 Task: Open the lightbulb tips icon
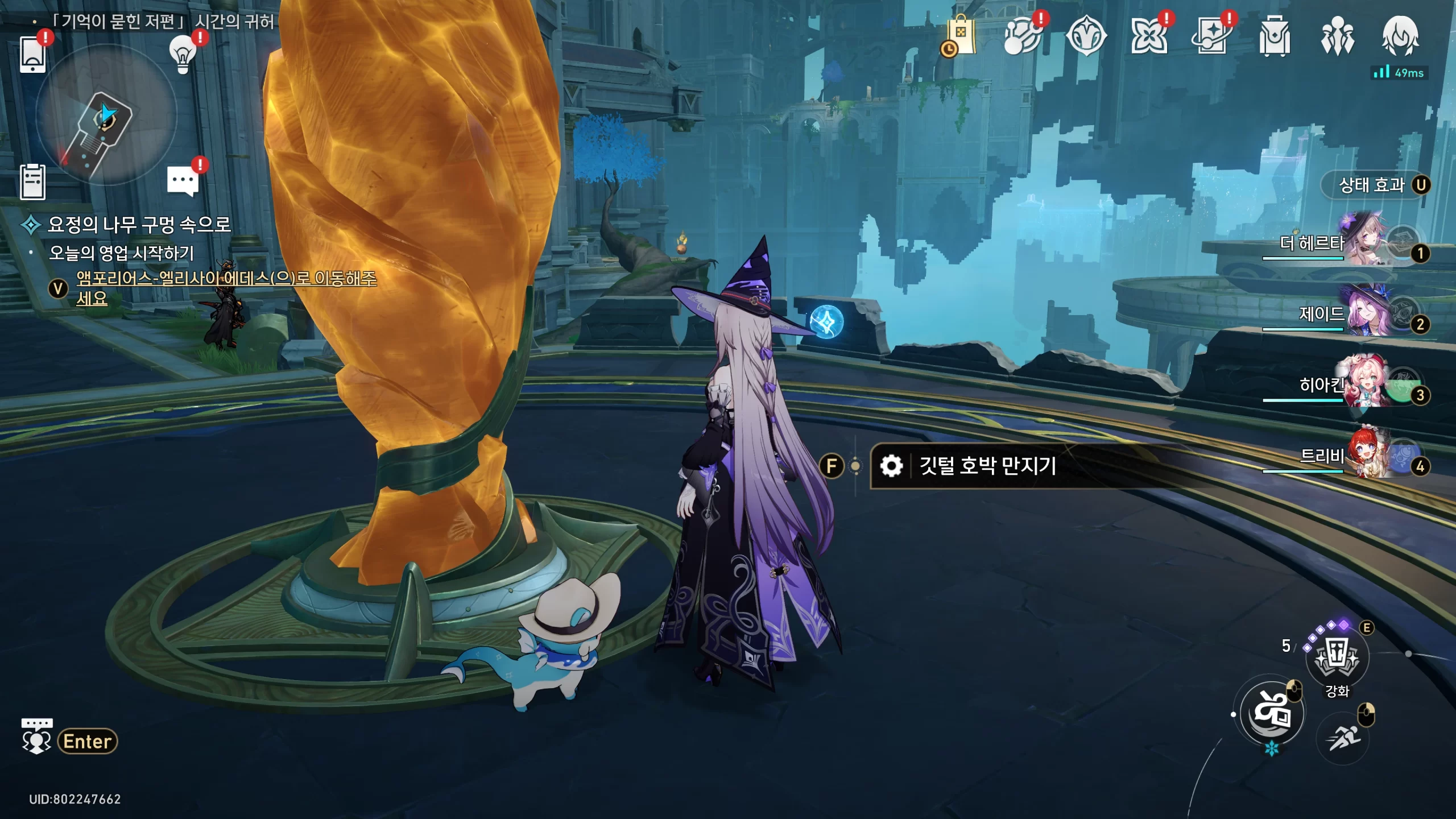[183, 54]
